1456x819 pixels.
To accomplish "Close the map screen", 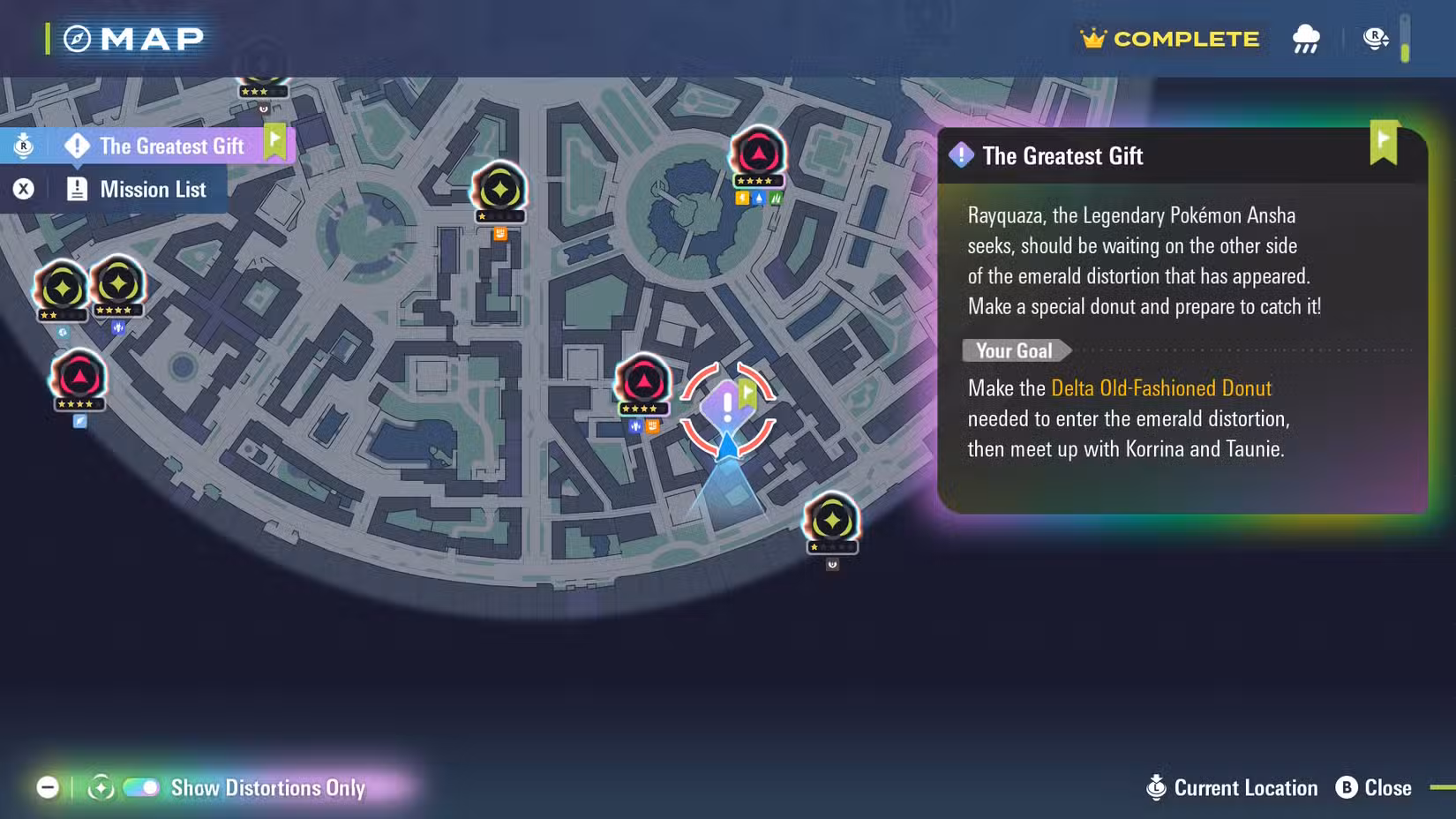I will click(1373, 787).
